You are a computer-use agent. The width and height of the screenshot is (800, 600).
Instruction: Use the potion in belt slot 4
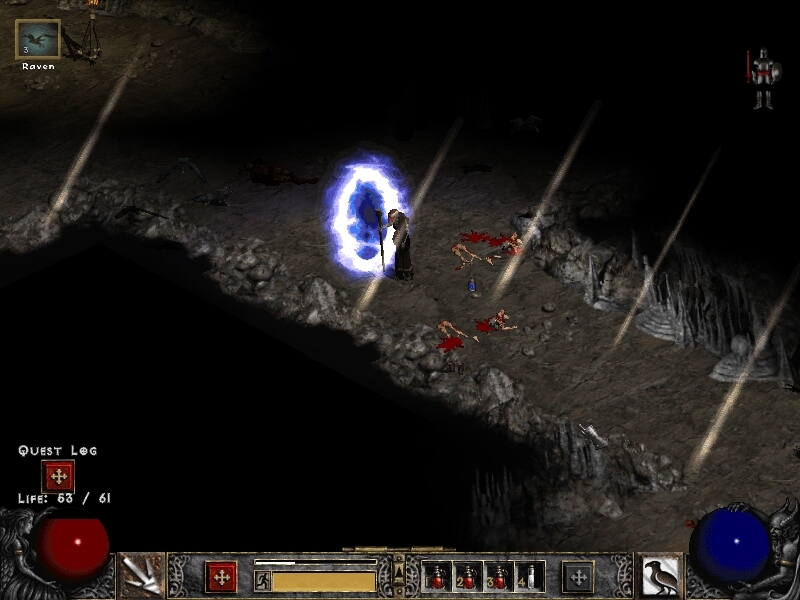click(x=531, y=577)
